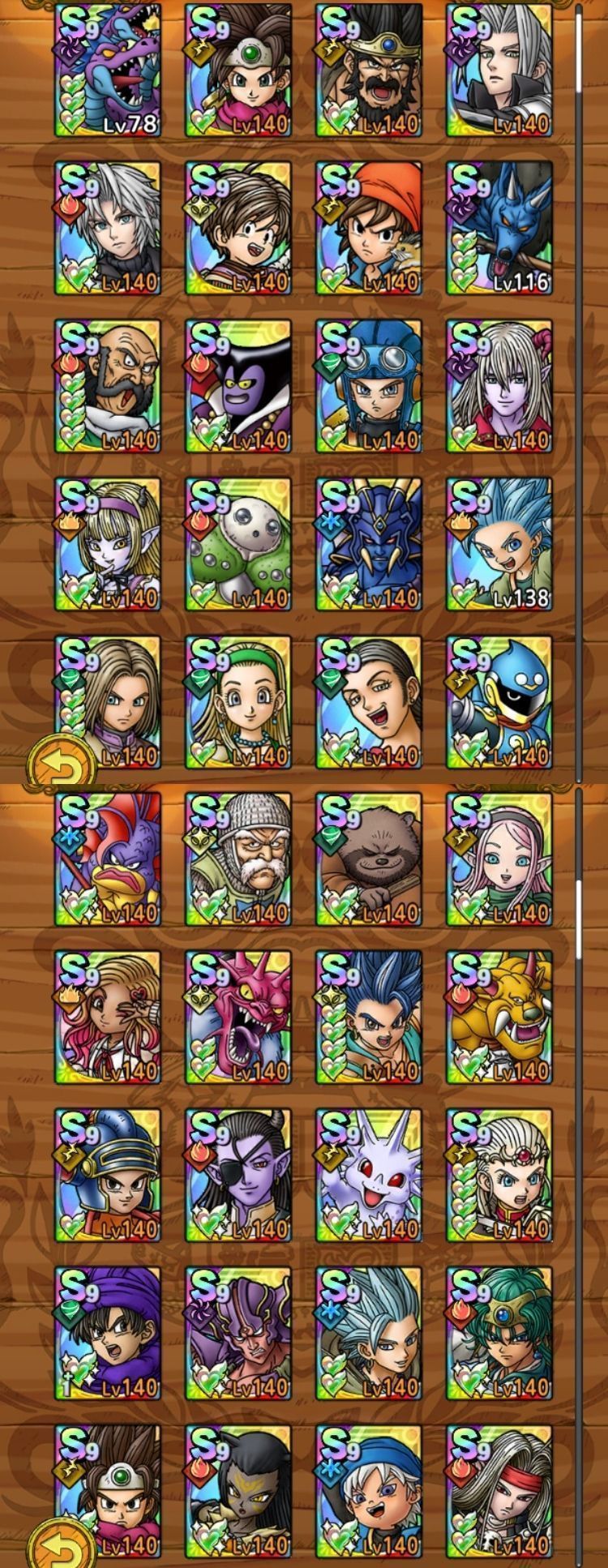Pick the blue spiky-haired boy at Lv138

click(499, 545)
